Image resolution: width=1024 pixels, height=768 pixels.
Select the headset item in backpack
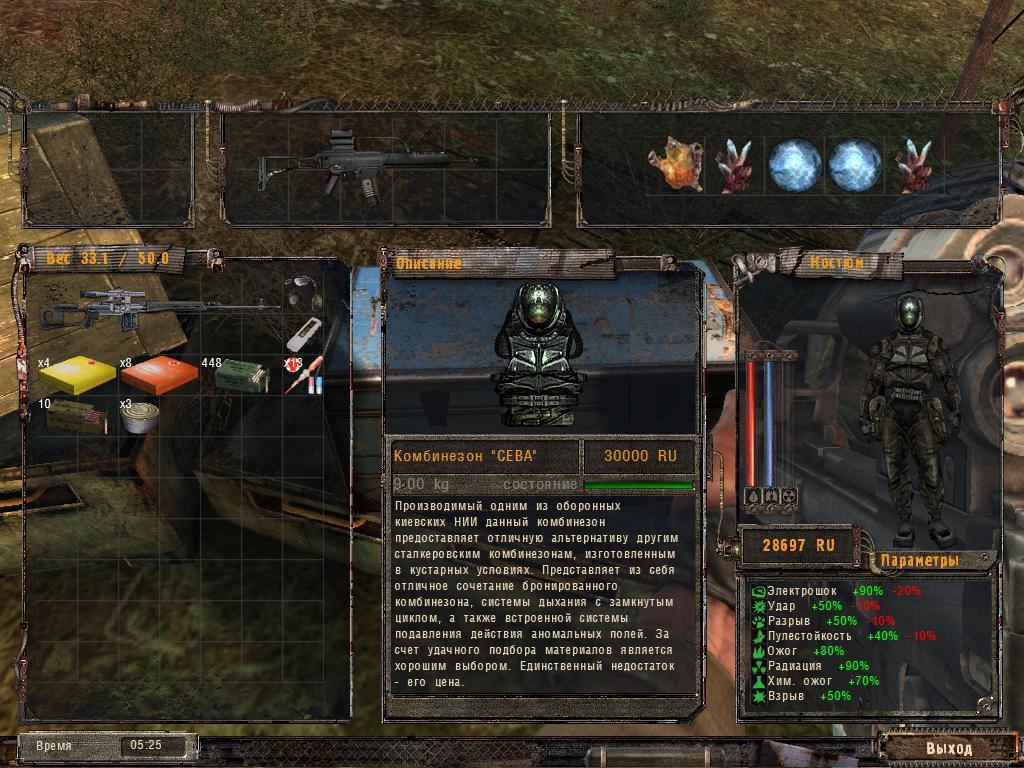[x=300, y=293]
